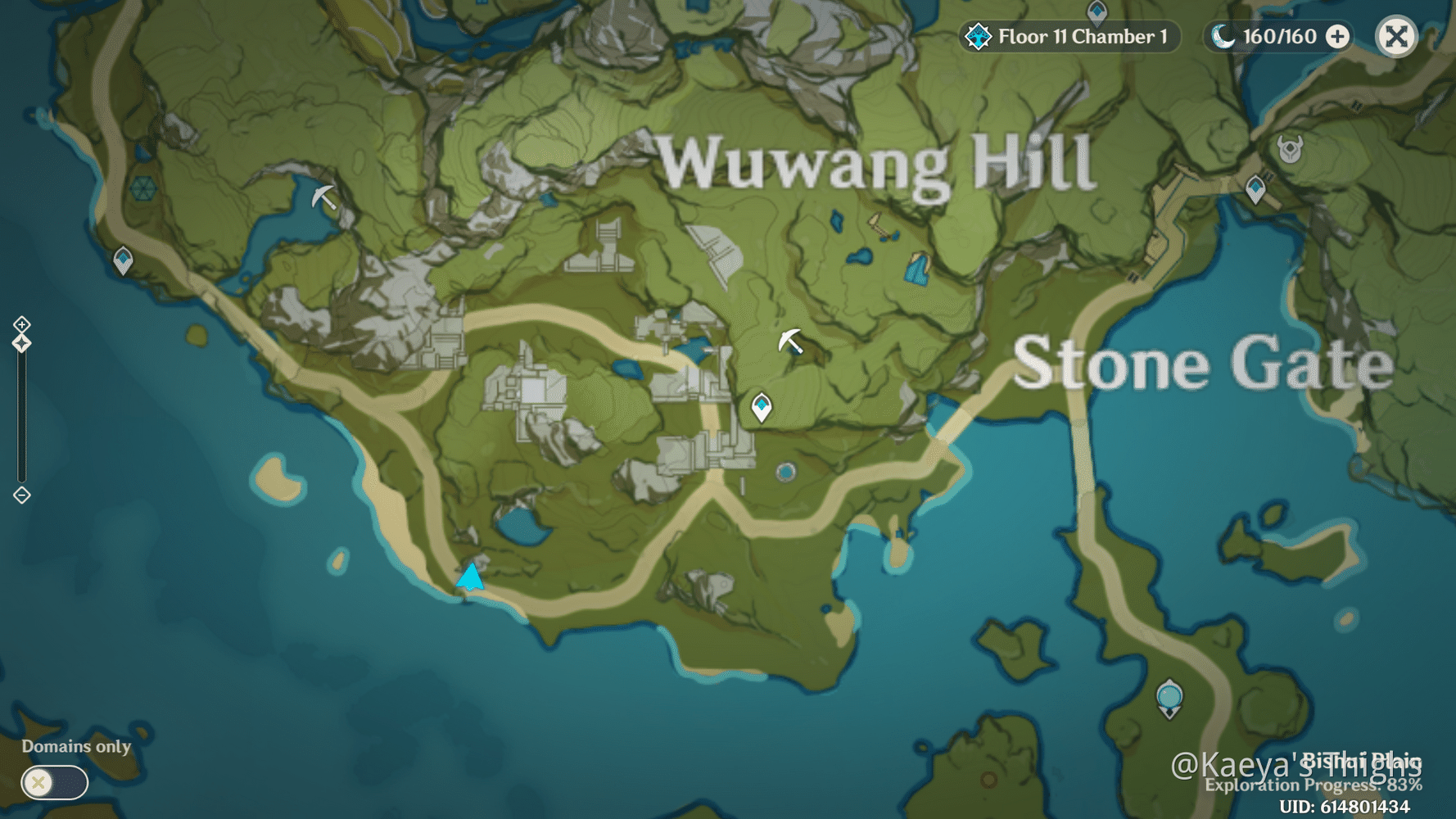Click the crescent moon Original Resin icon
Viewport: 1456px width, 819px height.
1222,35
